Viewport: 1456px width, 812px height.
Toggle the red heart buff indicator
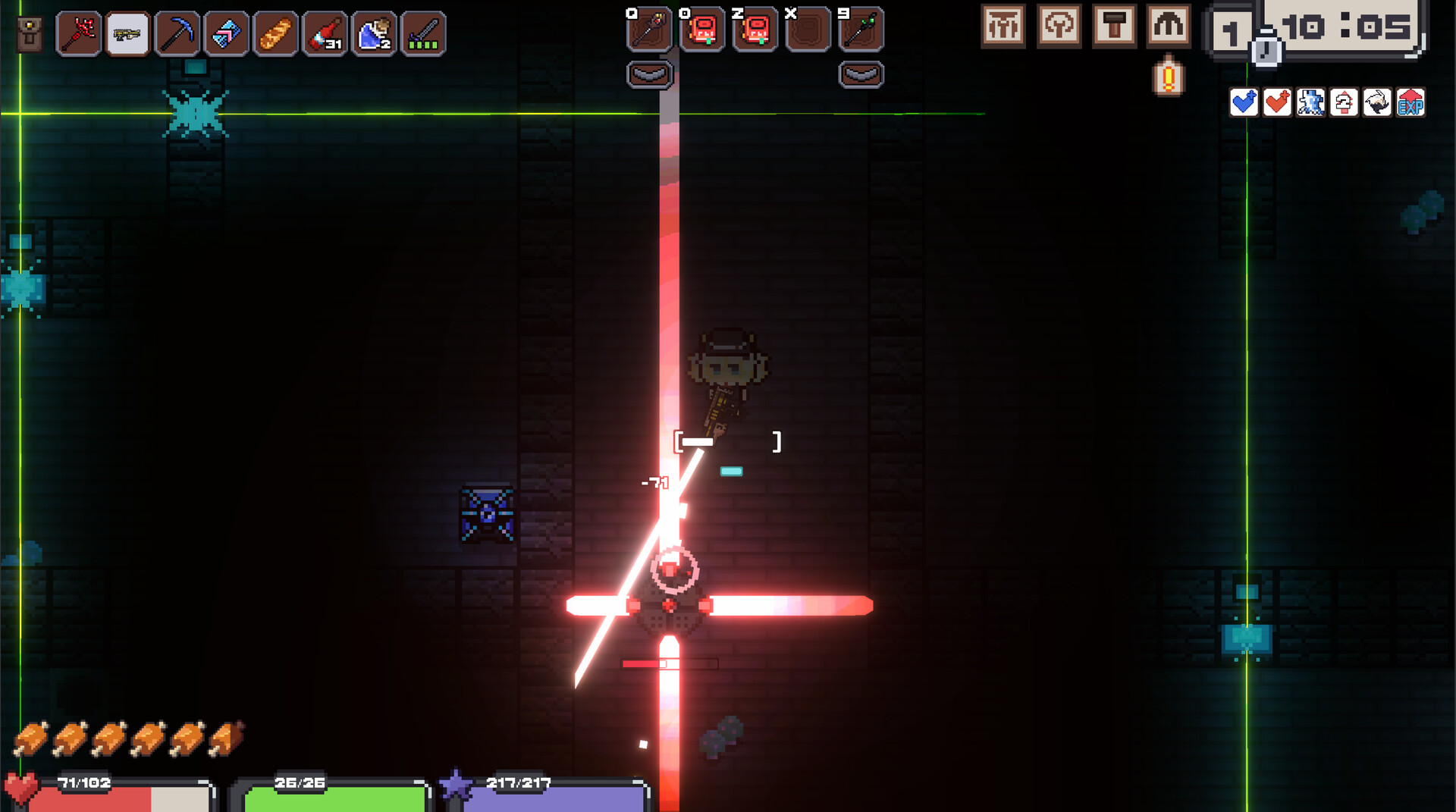(1277, 104)
